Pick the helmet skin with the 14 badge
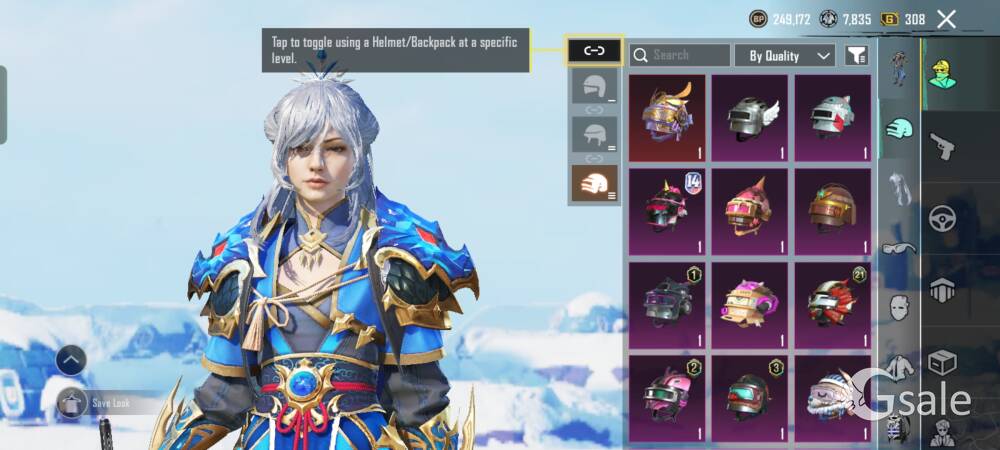Screen dimensions: 1000x450 [667, 211]
